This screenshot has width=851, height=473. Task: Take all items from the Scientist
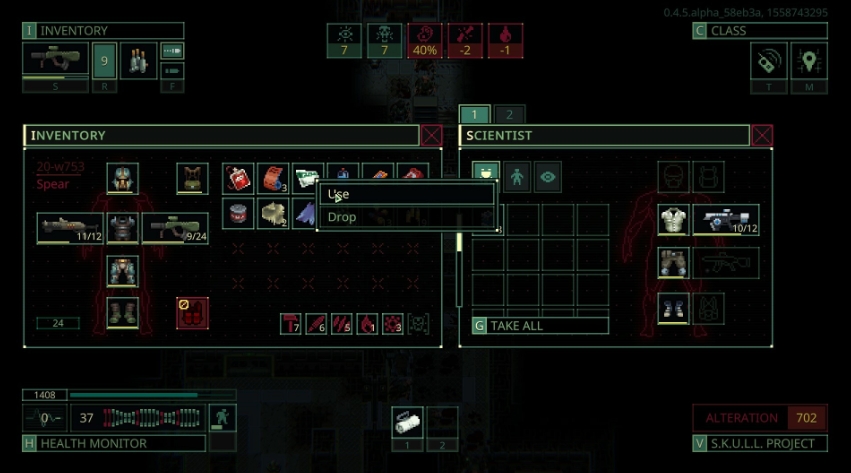pyautogui.click(x=540, y=326)
